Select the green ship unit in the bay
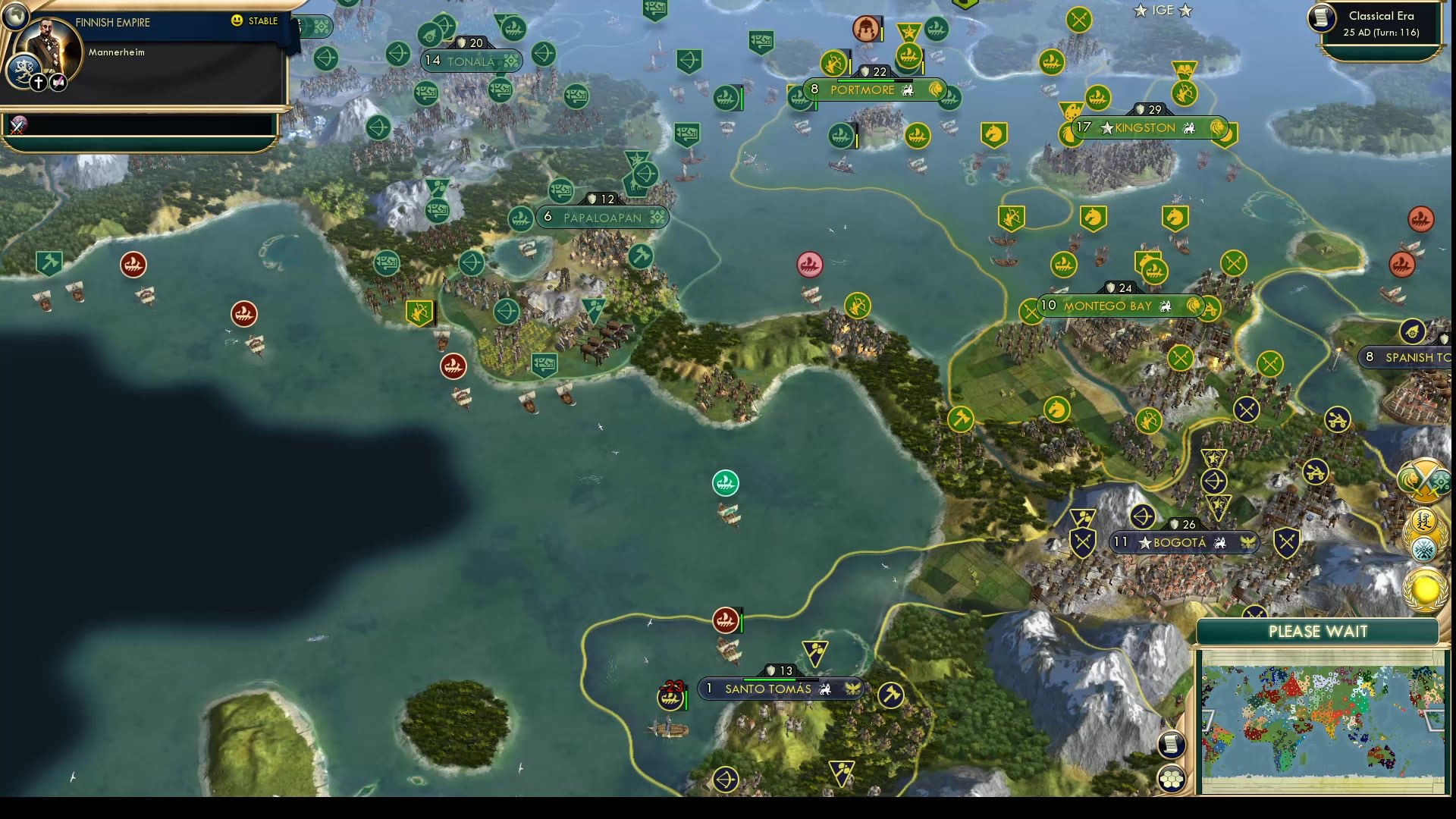 pyautogui.click(x=725, y=483)
